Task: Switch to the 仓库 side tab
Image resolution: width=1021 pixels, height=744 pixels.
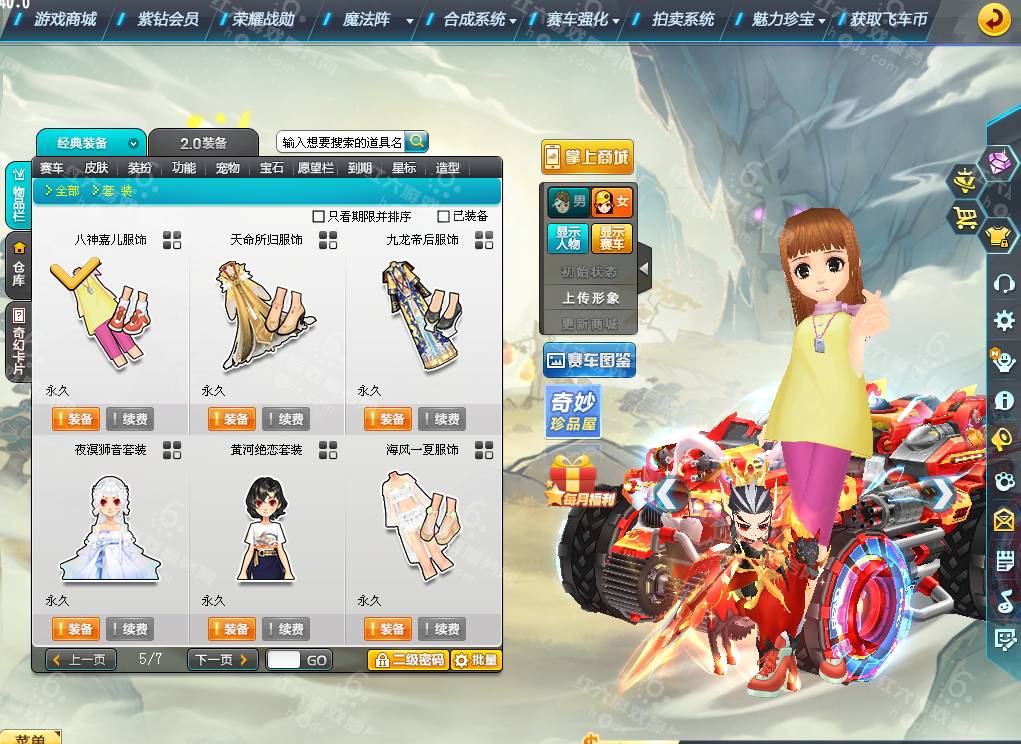Action: 19,265
